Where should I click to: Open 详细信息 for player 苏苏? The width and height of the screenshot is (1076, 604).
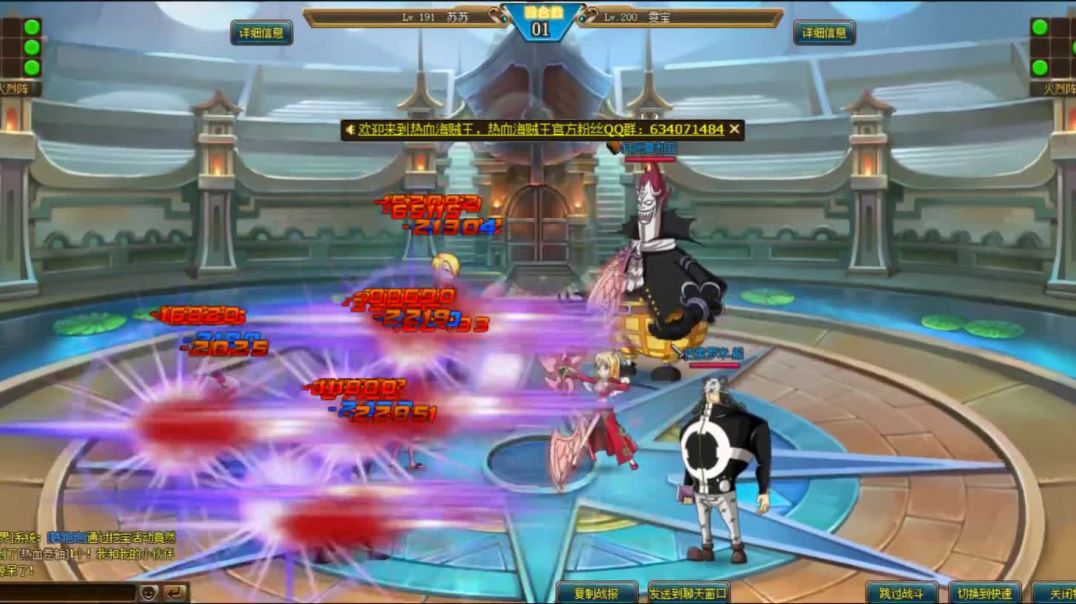point(261,32)
